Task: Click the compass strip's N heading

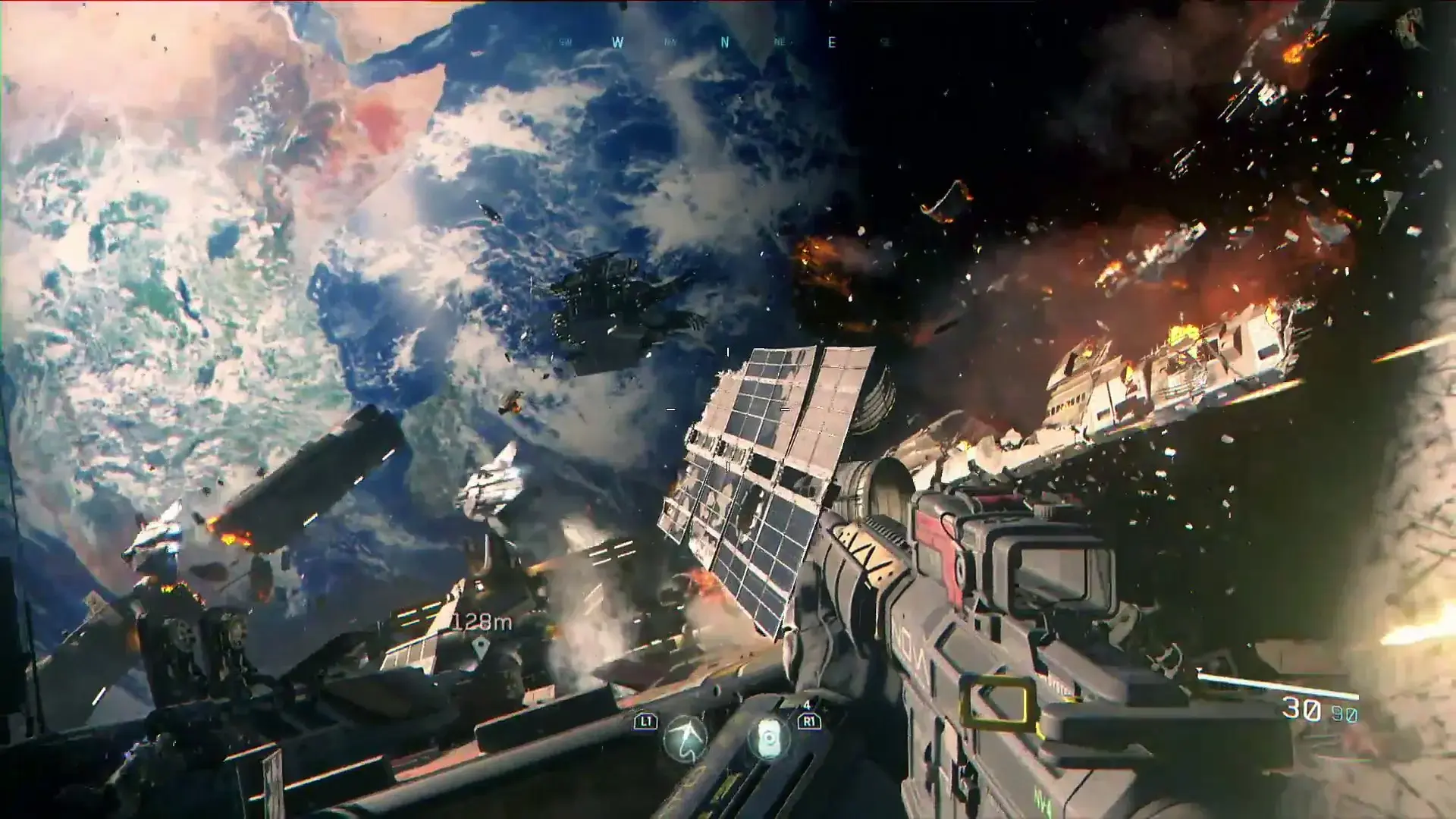Action: click(x=724, y=43)
